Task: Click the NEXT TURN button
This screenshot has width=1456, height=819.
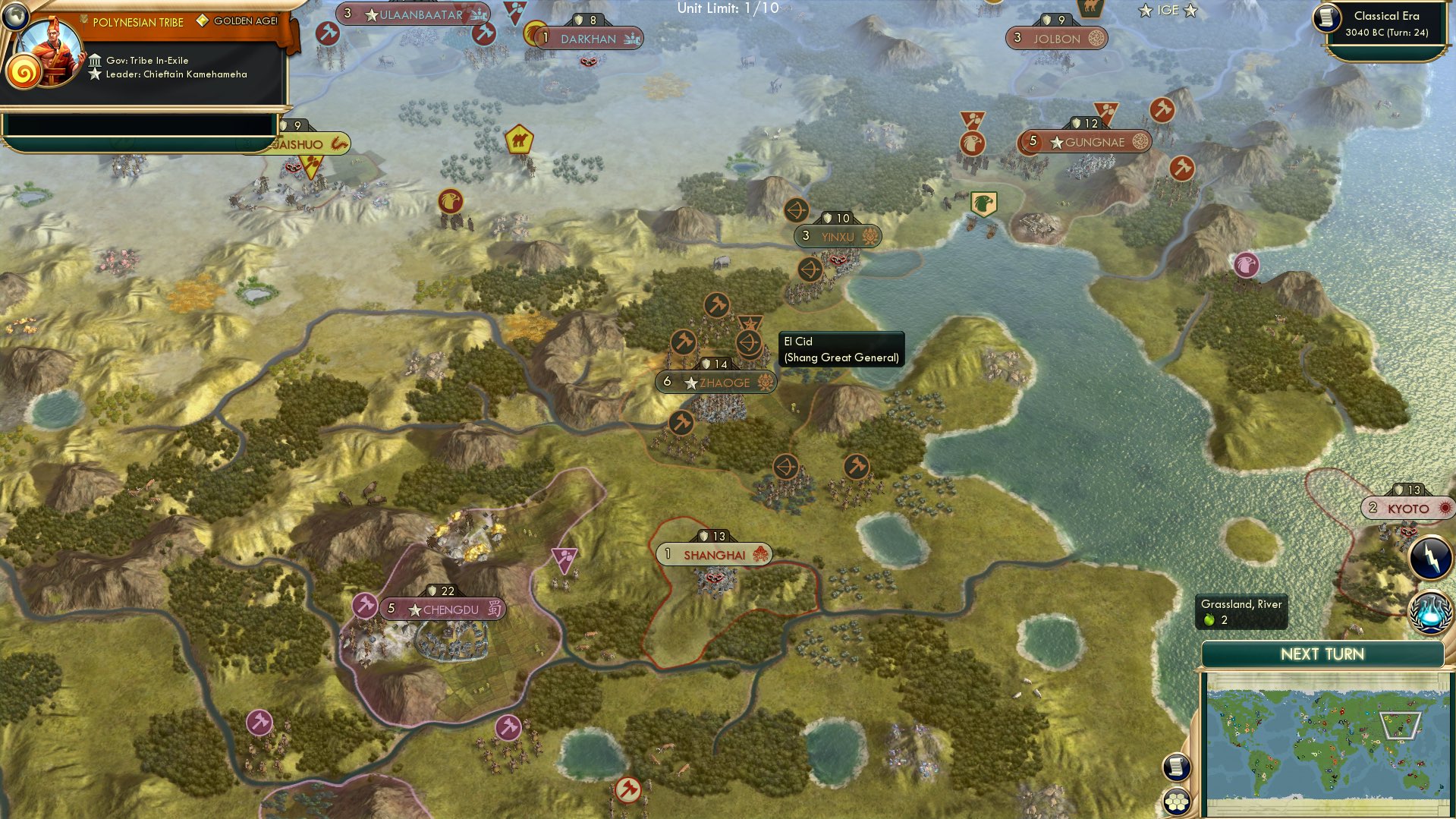Action: click(1322, 654)
